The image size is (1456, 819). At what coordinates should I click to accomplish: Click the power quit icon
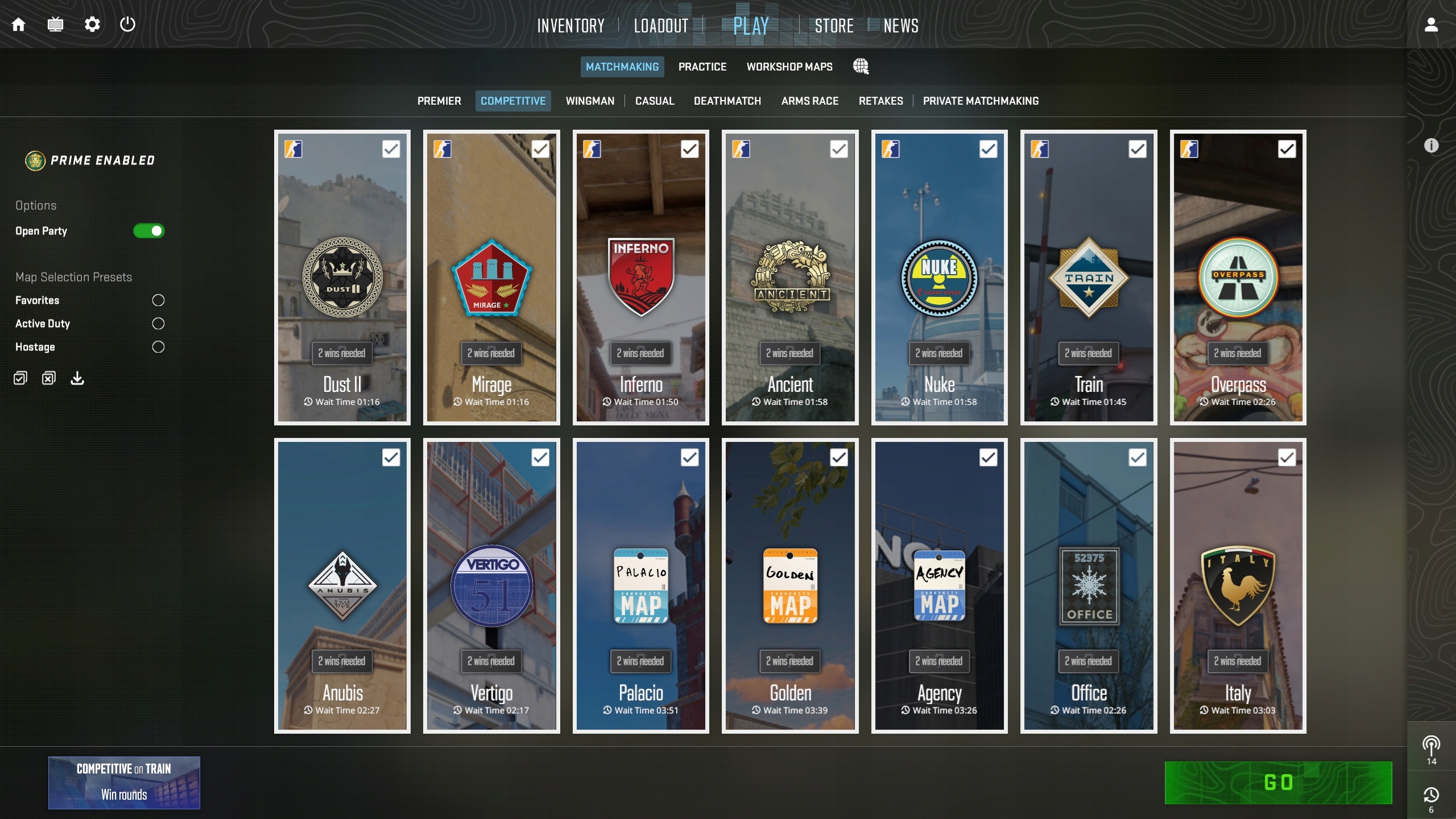tap(127, 24)
